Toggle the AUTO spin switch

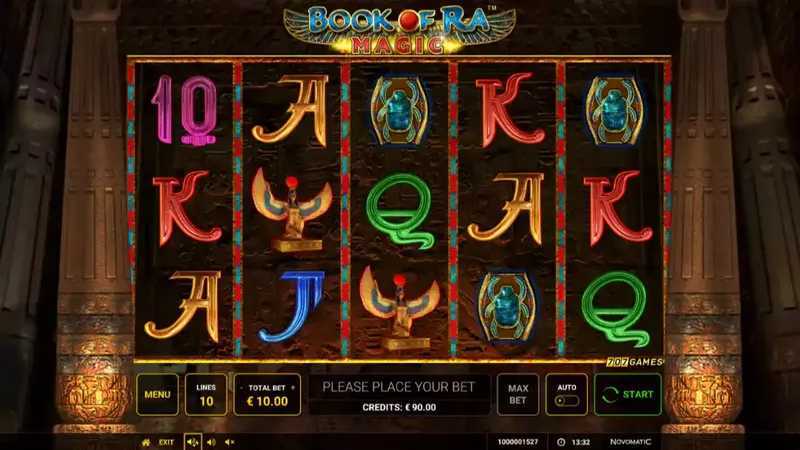click(x=566, y=401)
